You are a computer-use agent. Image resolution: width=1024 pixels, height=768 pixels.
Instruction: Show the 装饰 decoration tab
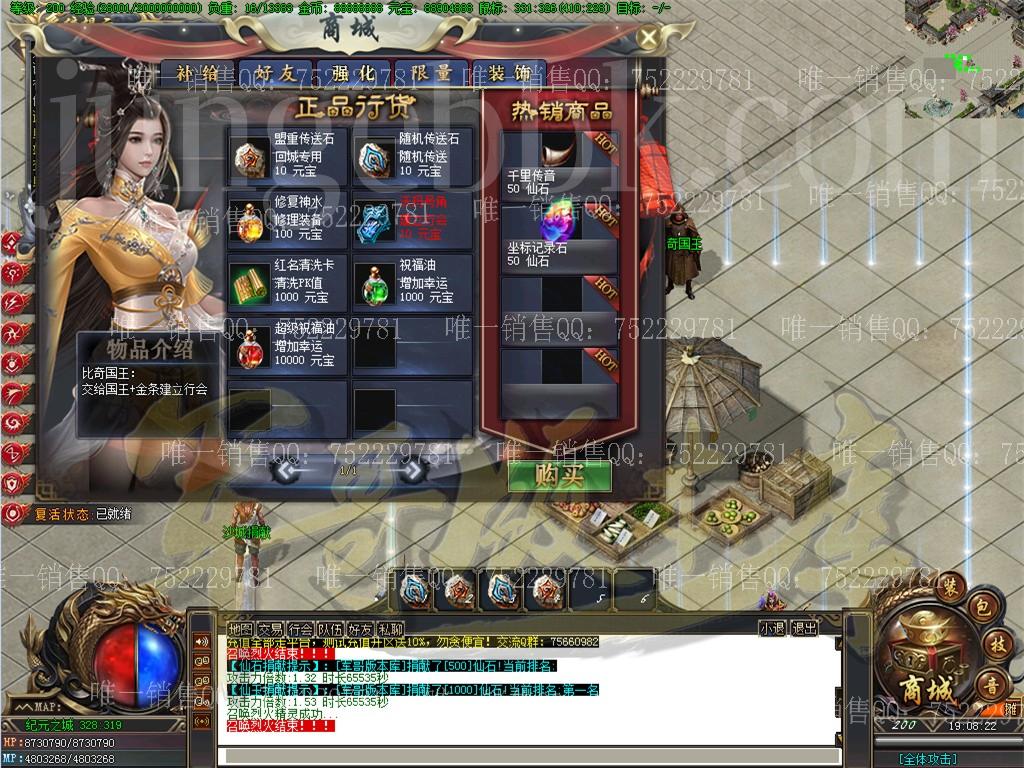(509, 73)
